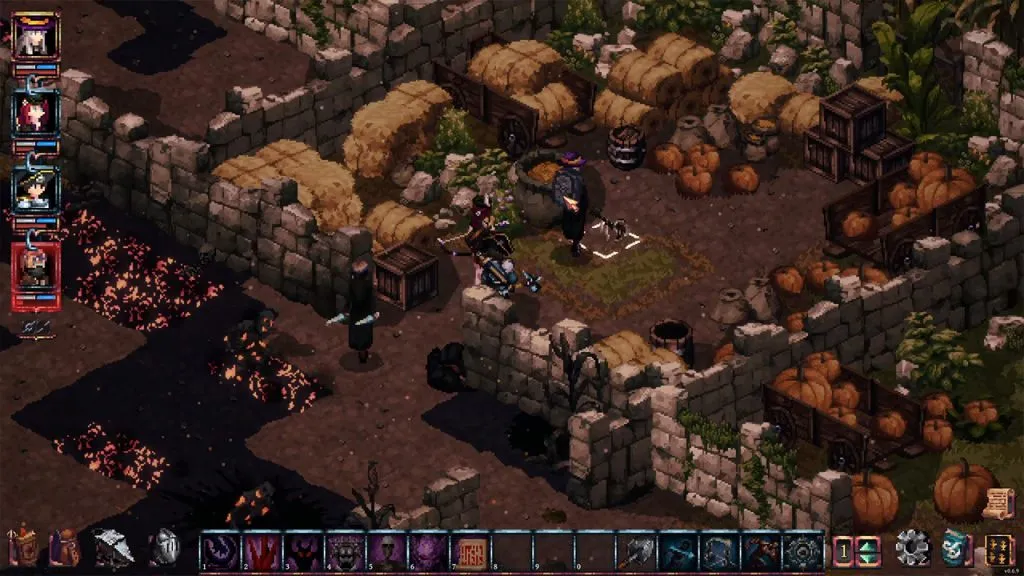Open the teal journal book

coord(955,549)
